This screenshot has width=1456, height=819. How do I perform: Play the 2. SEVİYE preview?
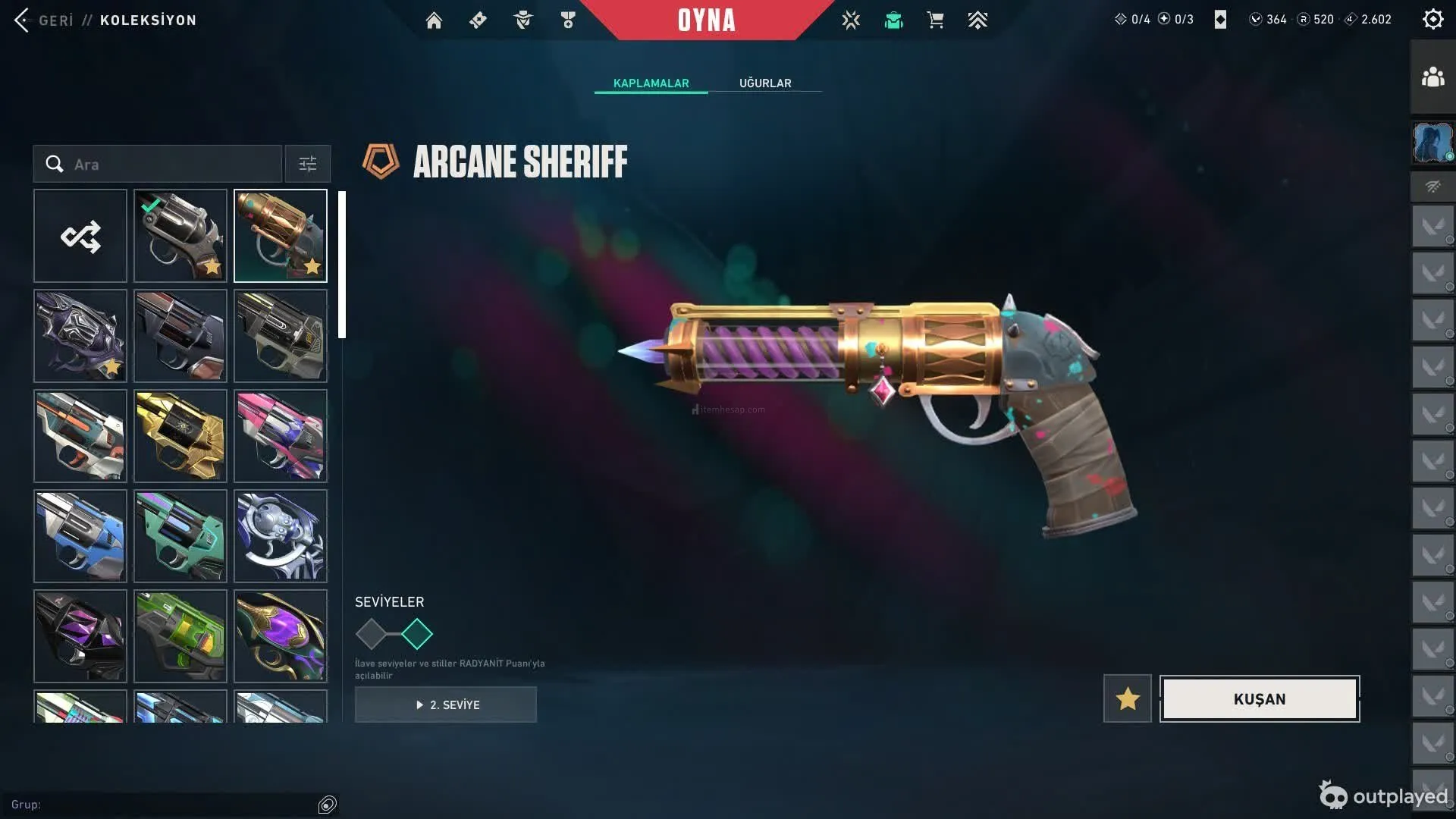point(446,704)
